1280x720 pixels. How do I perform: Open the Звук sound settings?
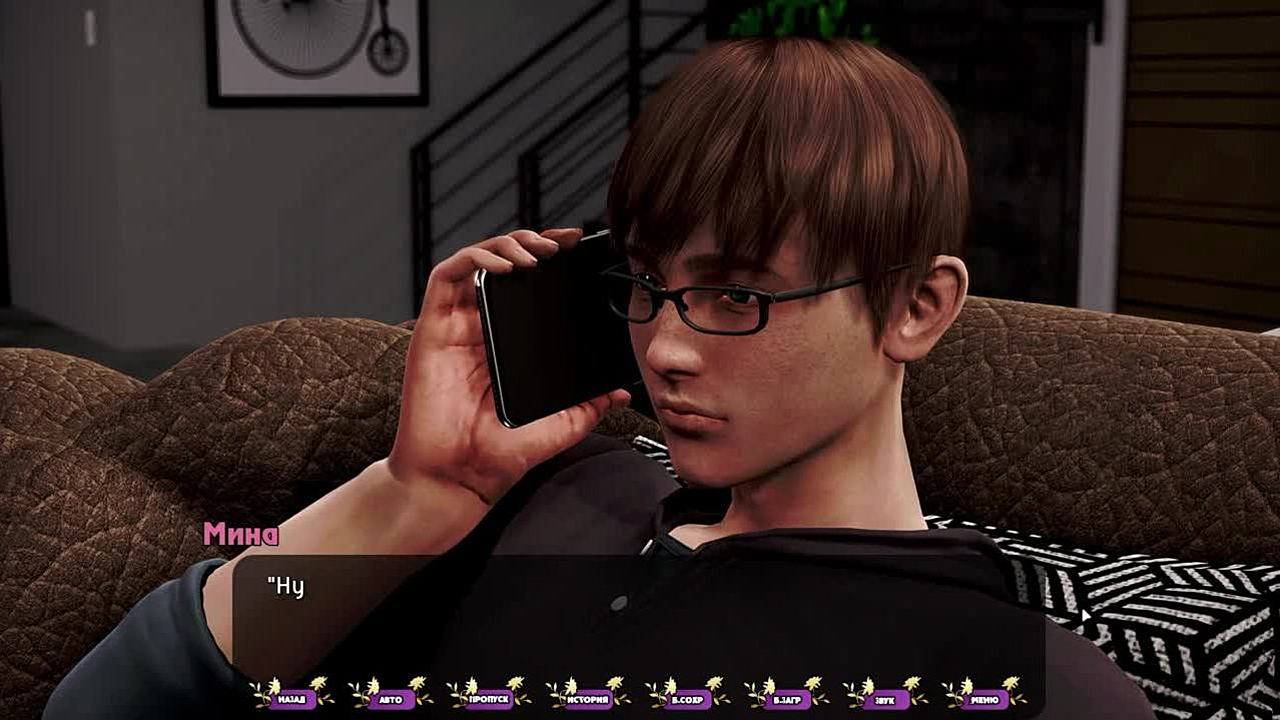[885, 699]
